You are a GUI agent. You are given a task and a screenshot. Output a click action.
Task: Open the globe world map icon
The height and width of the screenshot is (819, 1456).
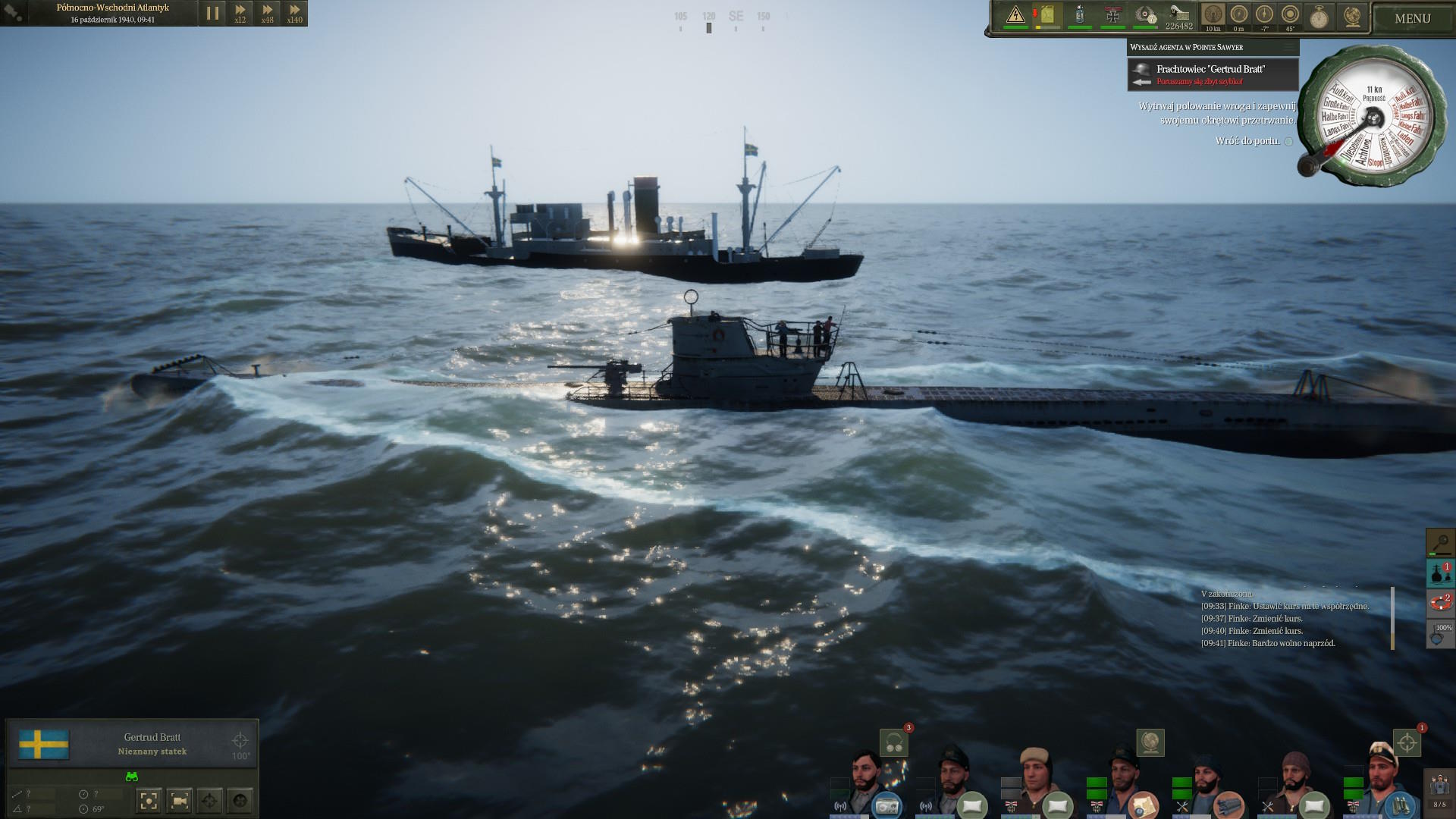coord(1351,17)
